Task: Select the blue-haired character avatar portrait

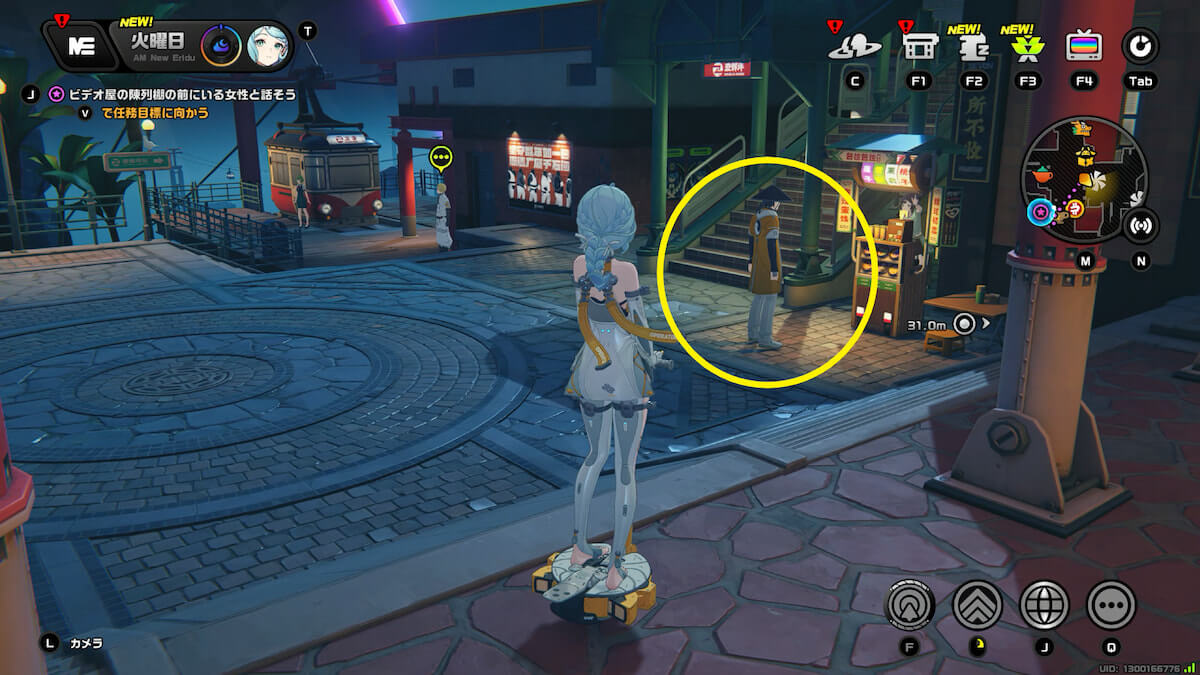Action: click(x=268, y=45)
